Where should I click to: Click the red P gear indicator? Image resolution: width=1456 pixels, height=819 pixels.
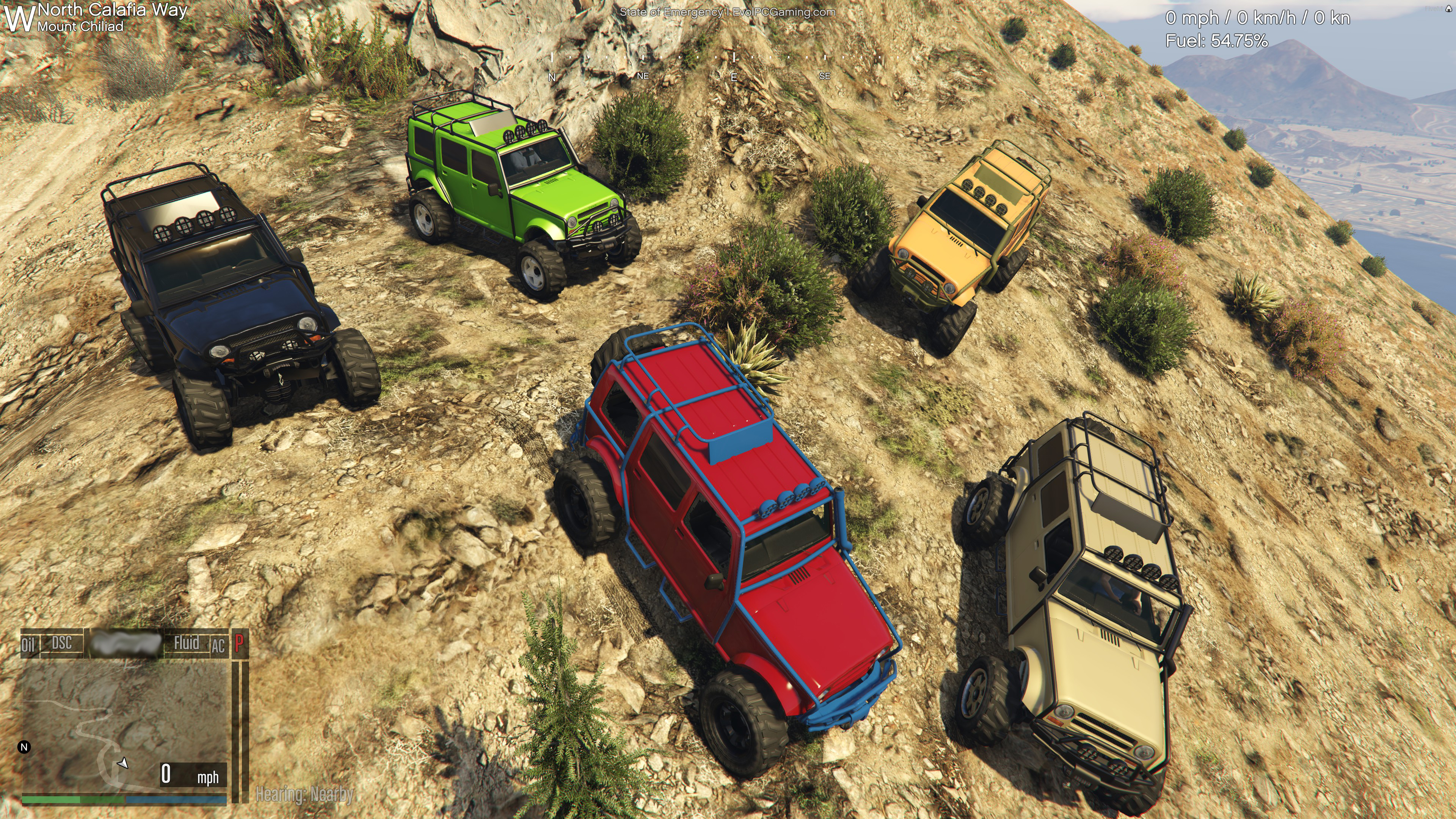tap(239, 643)
